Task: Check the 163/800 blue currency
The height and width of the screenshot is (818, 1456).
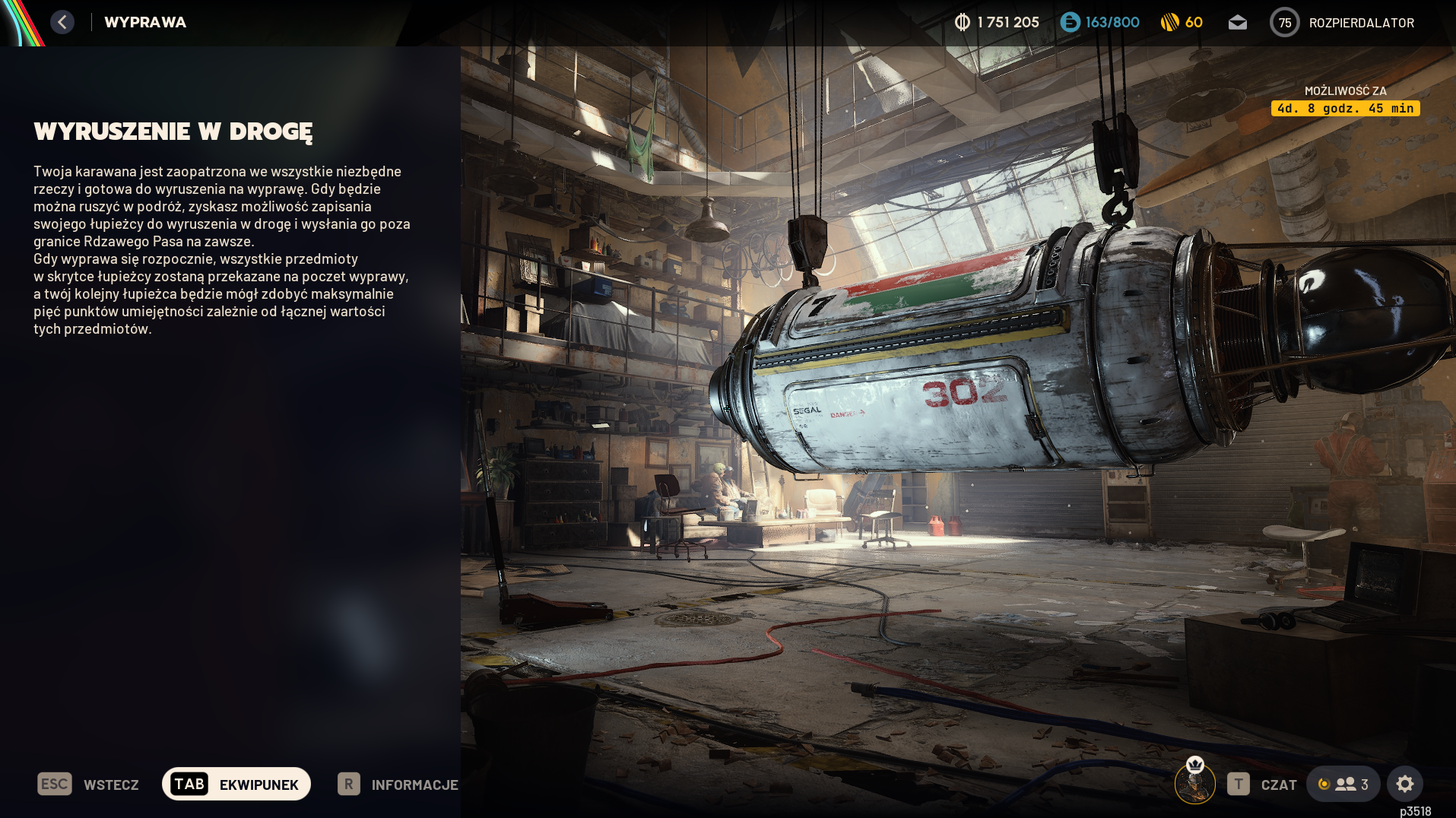Action: tap(1099, 23)
